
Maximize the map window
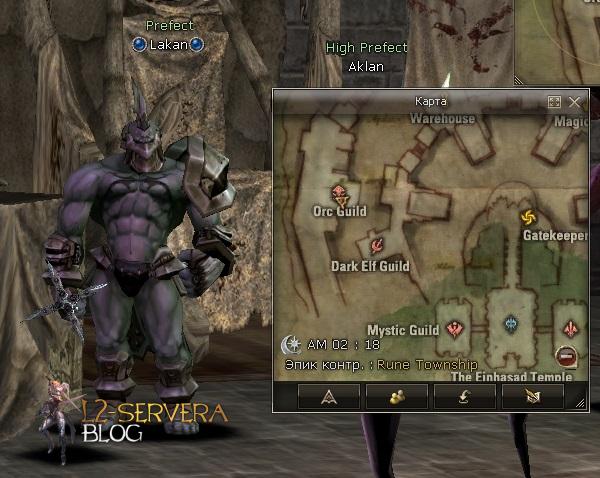tap(555, 102)
